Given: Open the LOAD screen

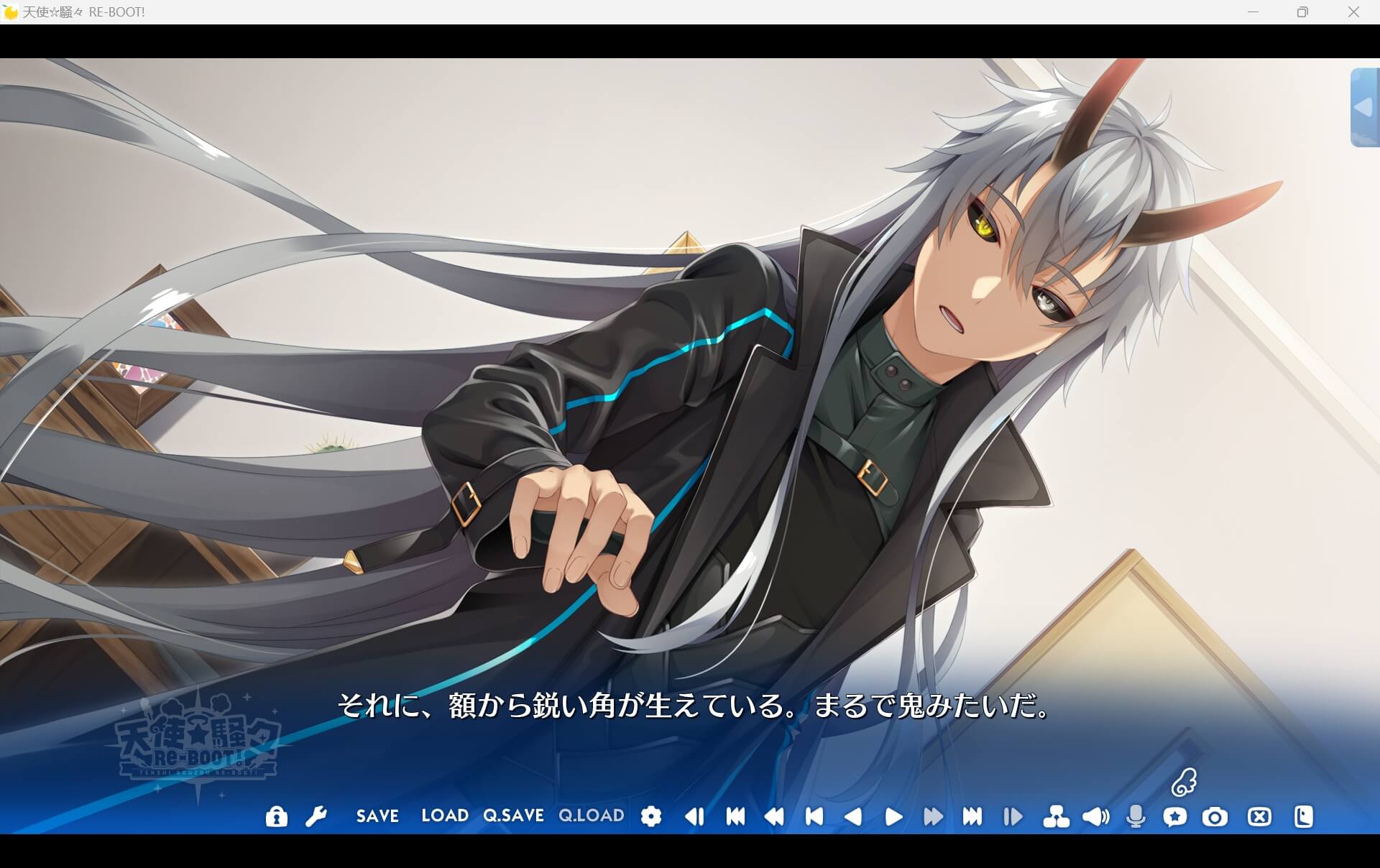Looking at the screenshot, I should point(444,816).
